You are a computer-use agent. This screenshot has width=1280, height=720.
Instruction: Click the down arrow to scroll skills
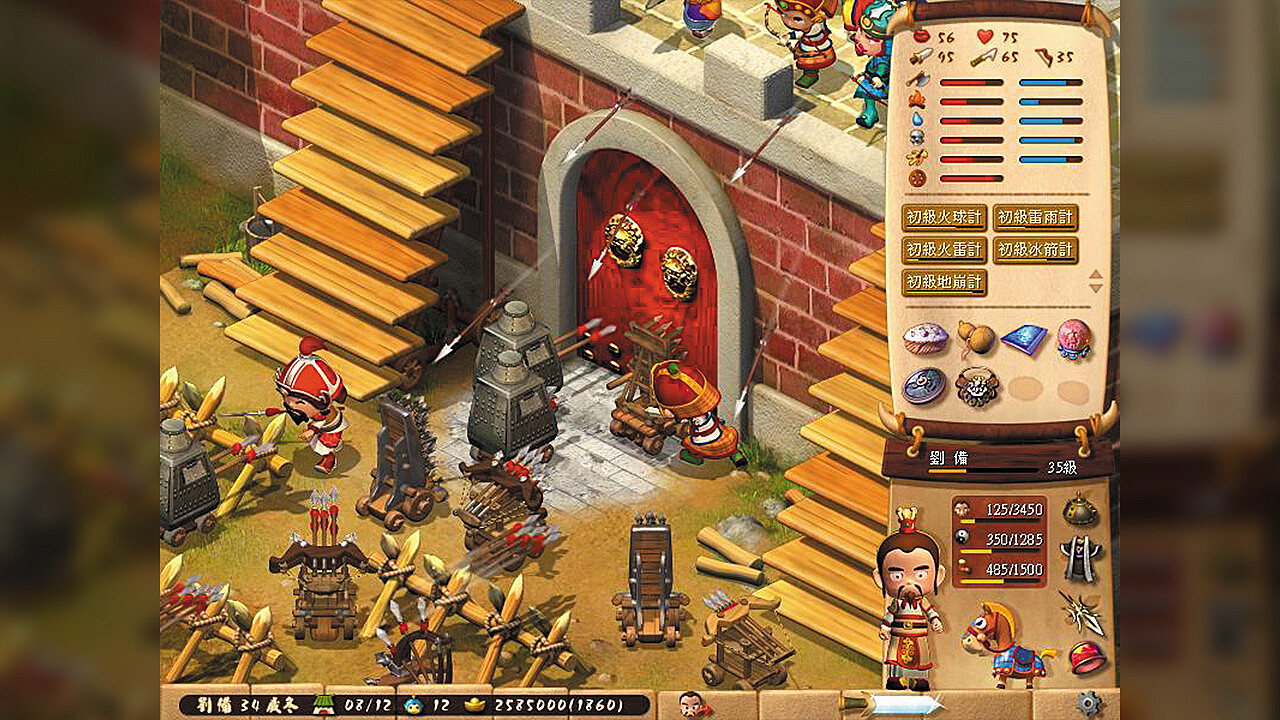1094,288
